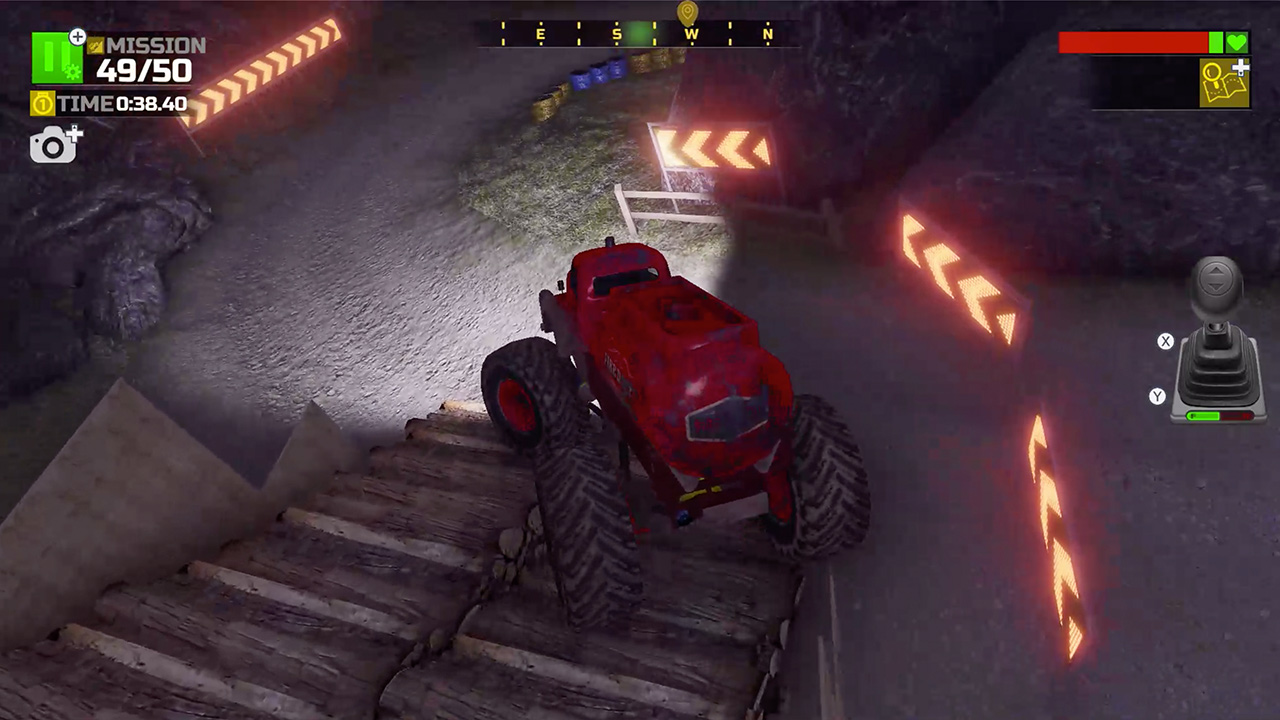
Task: Click the green heart health icon
Action: [x=1238, y=43]
